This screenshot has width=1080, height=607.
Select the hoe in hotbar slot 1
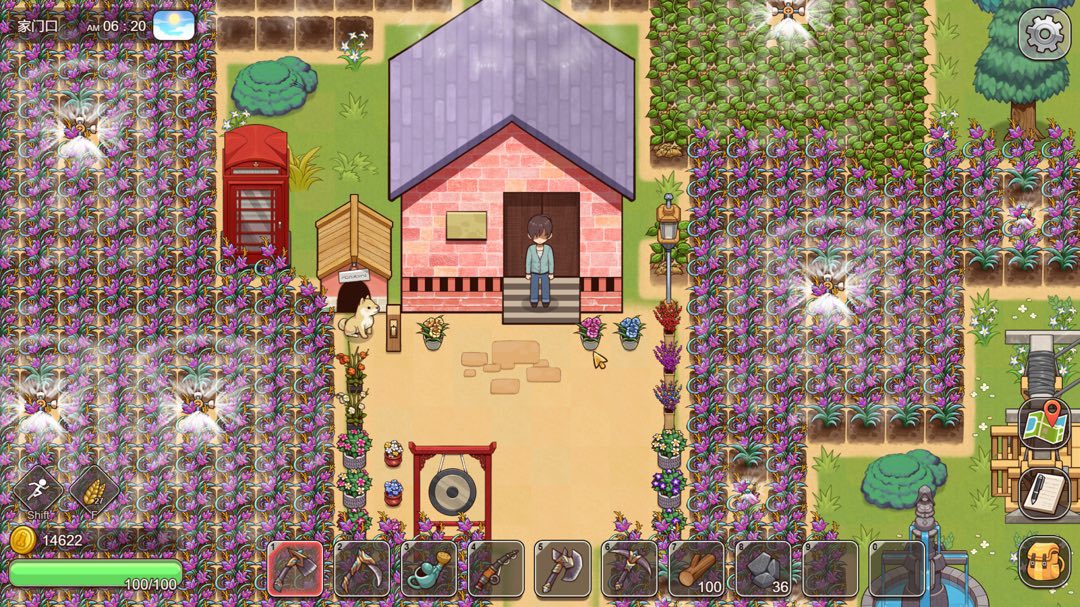tap(295, 569)
